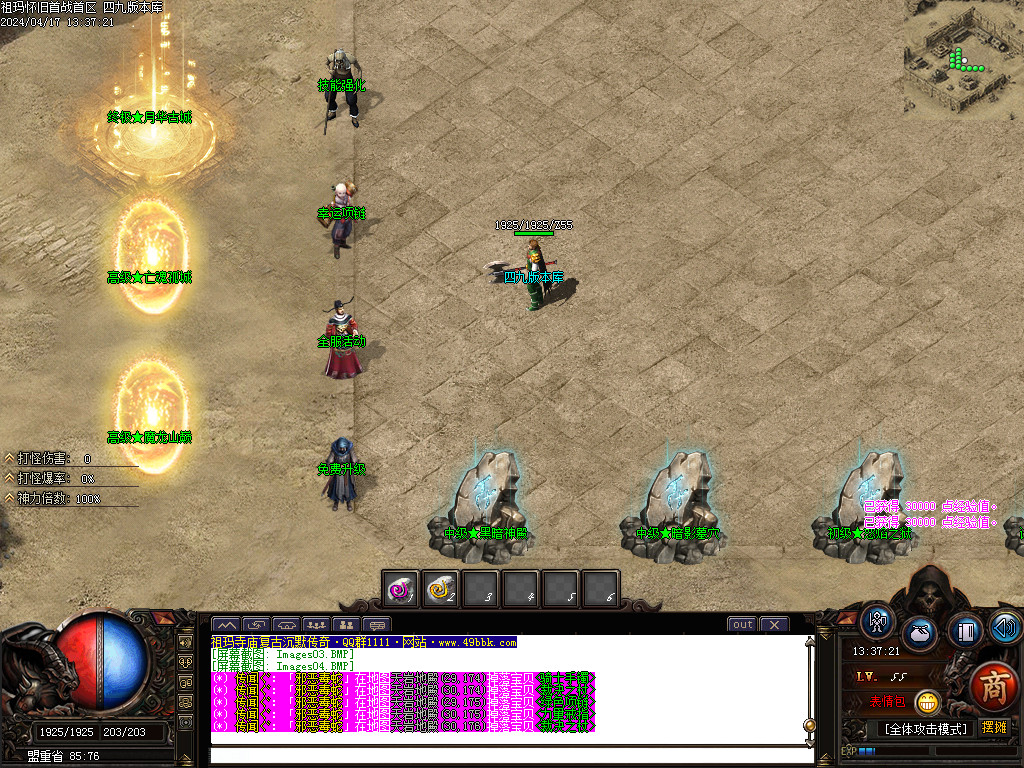Close the chat panel with X
Viewport: 1024px width, 768px height.
[x=773, y=625]
